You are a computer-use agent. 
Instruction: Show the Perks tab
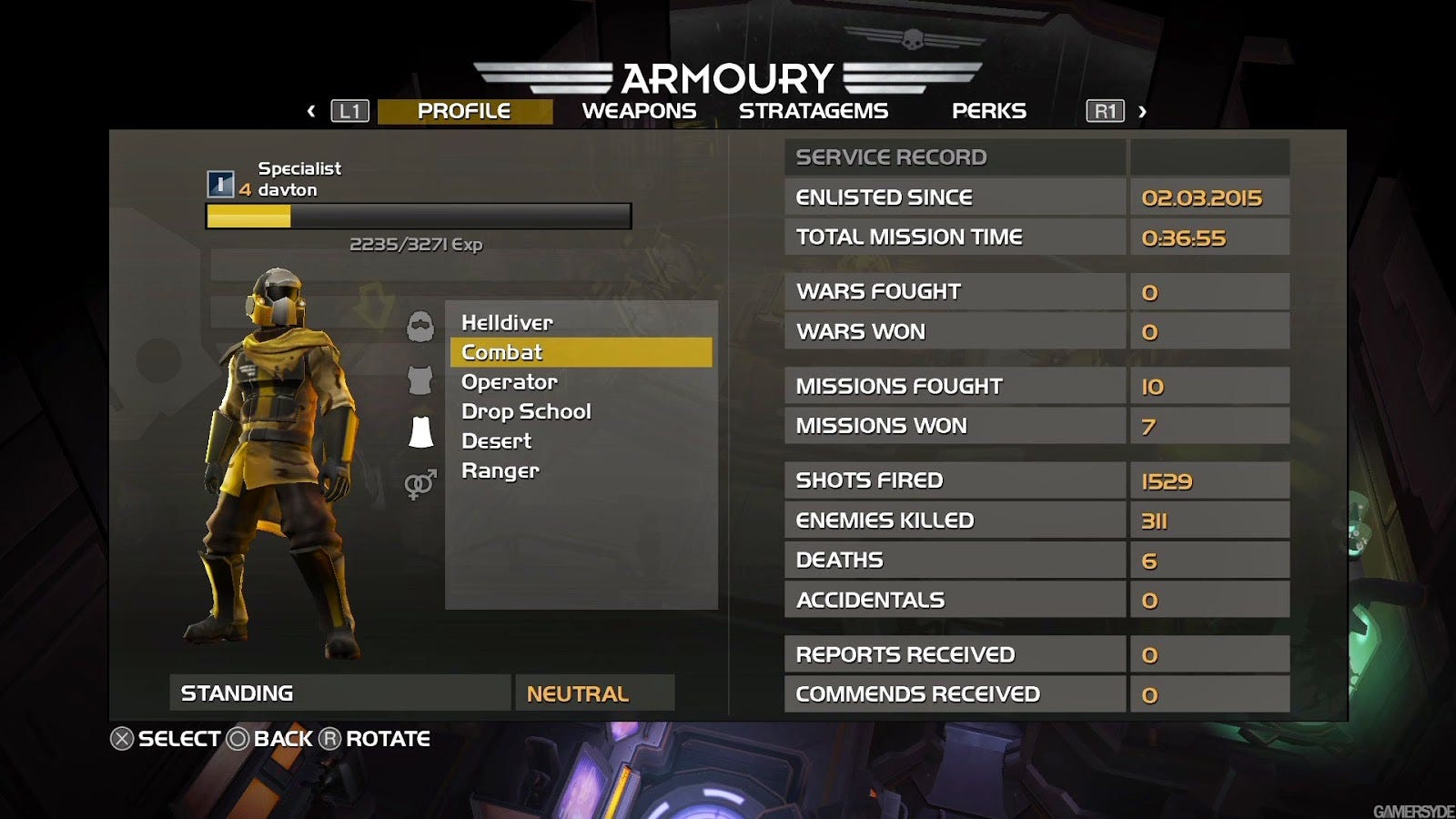[x=988, y=111]
